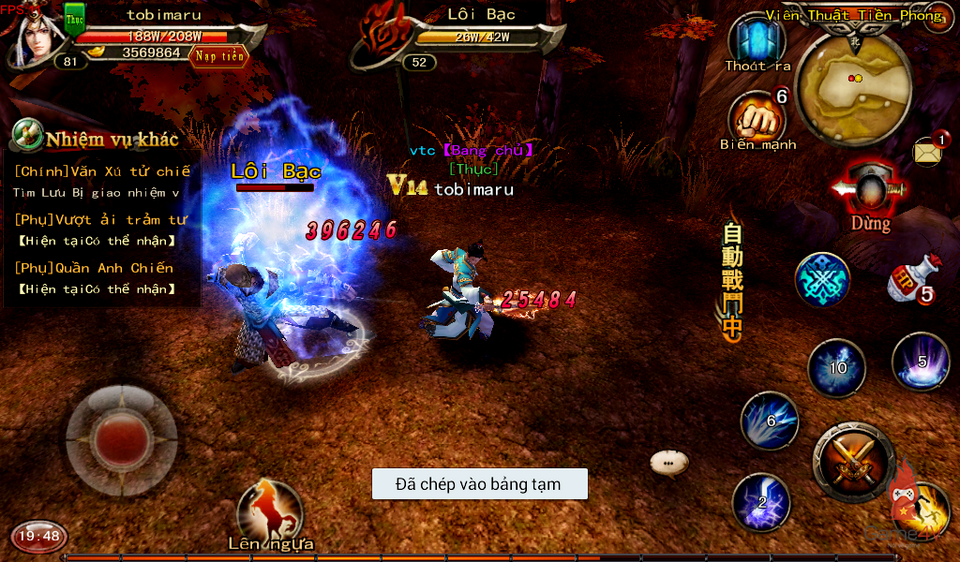Image resolution: width=960 pixels, height=562 pixels.
Task: Check the mail envelope notification
Action: pyautogui.click(x=928, y=152)
